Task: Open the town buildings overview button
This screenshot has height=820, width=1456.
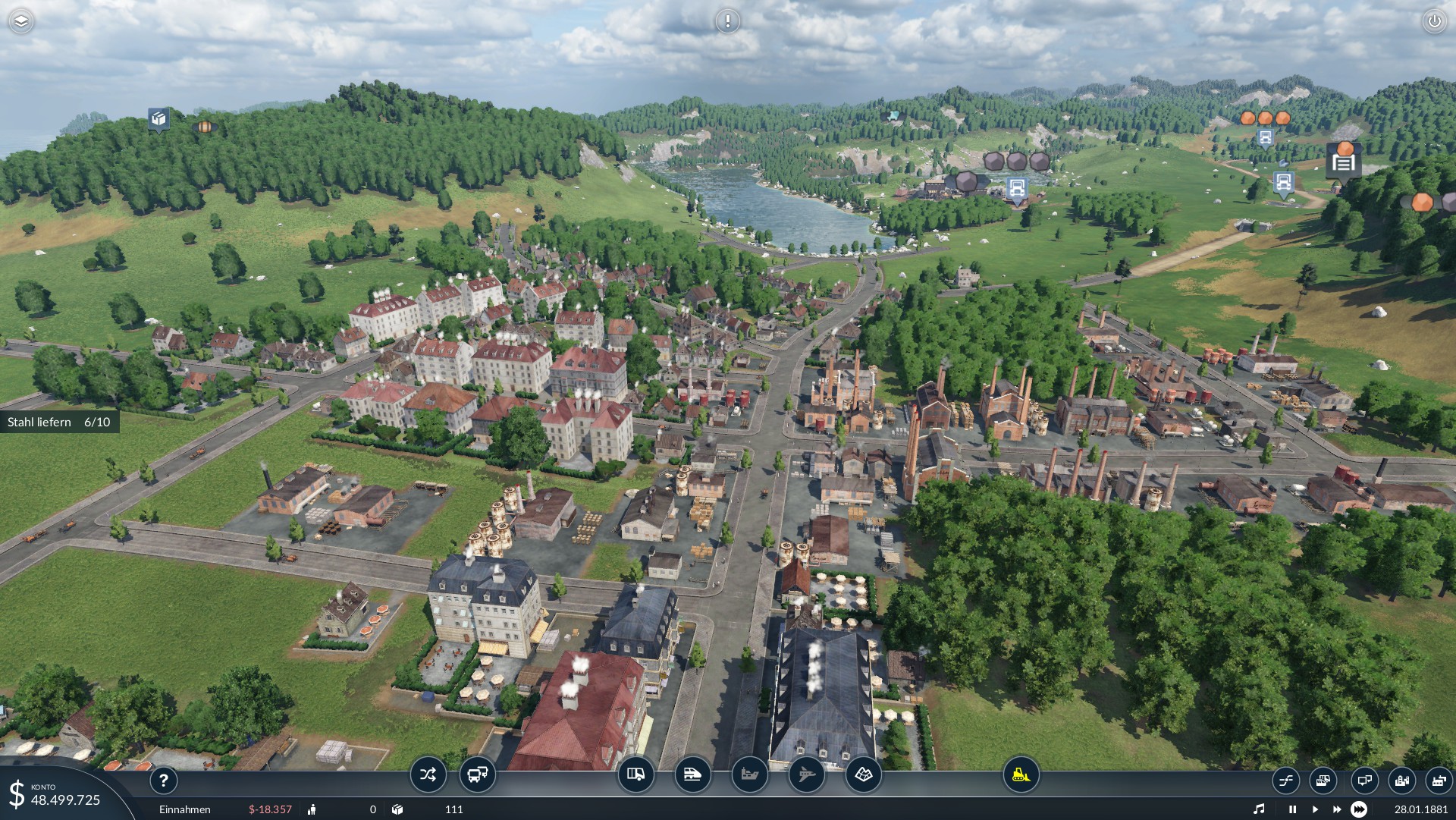Action: [1401, 780]
